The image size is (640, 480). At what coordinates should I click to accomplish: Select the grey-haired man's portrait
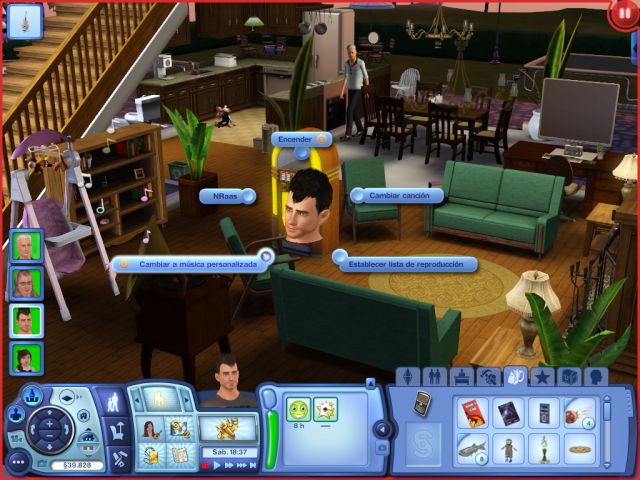(26, 246)
